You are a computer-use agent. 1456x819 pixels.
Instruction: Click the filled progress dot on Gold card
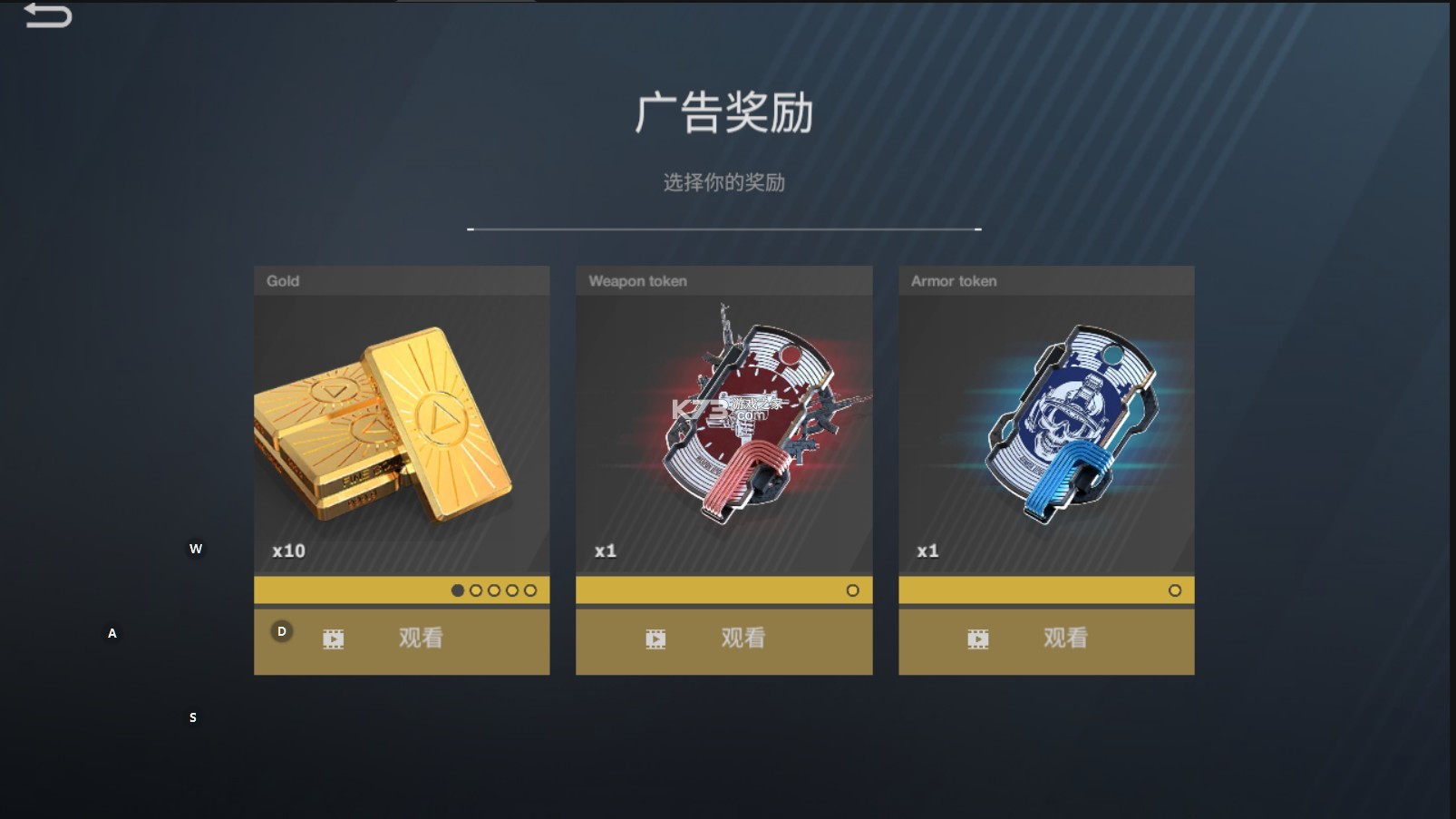457,590
